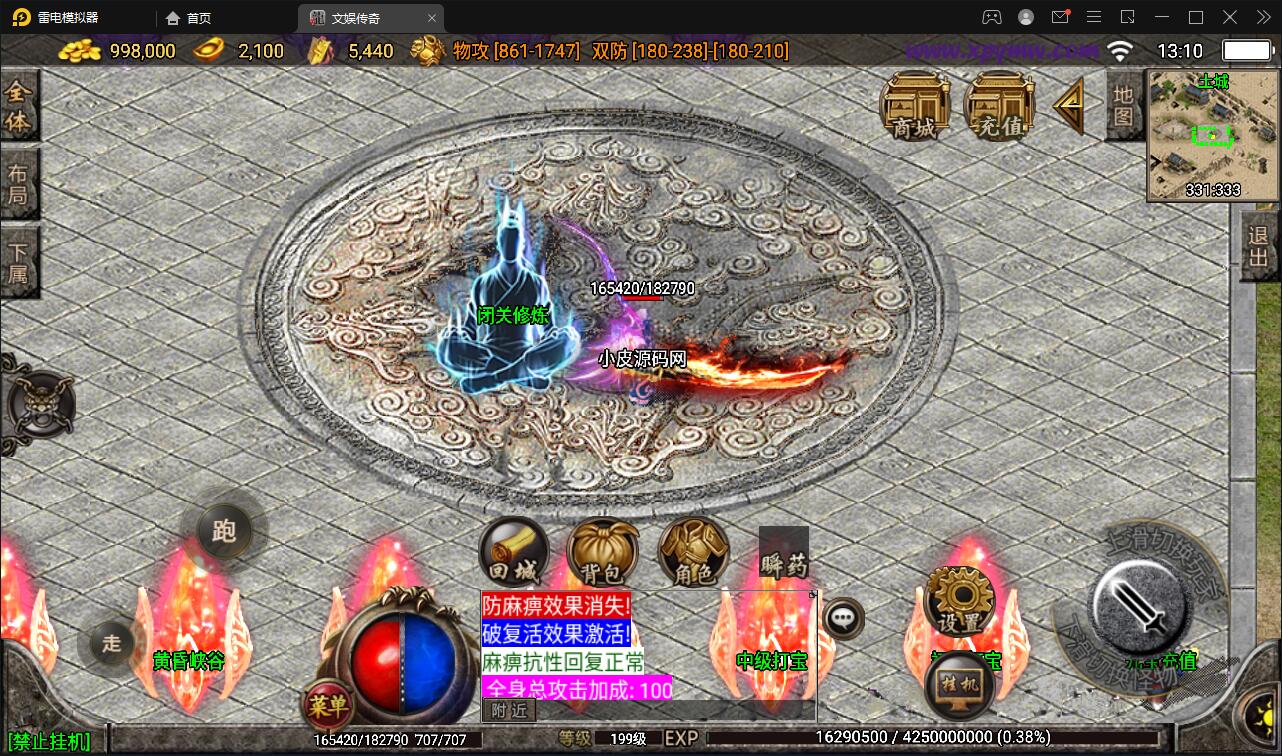The image size is (1282, 756).
Task: Use the 回城 return-to-town scroll
Action: click(x=514, y=553)
